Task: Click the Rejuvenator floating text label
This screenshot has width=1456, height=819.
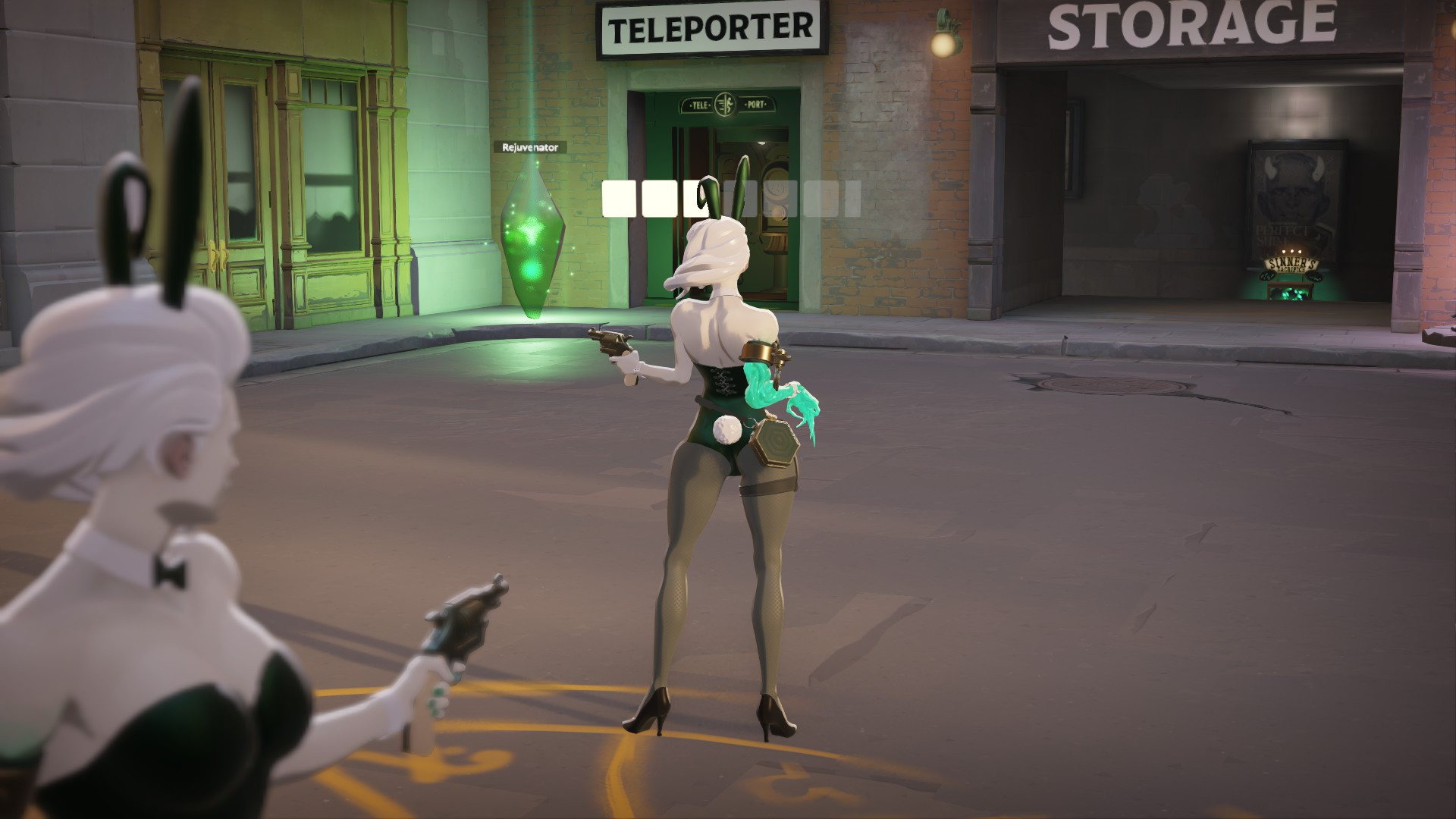Action: coord(529,148)
